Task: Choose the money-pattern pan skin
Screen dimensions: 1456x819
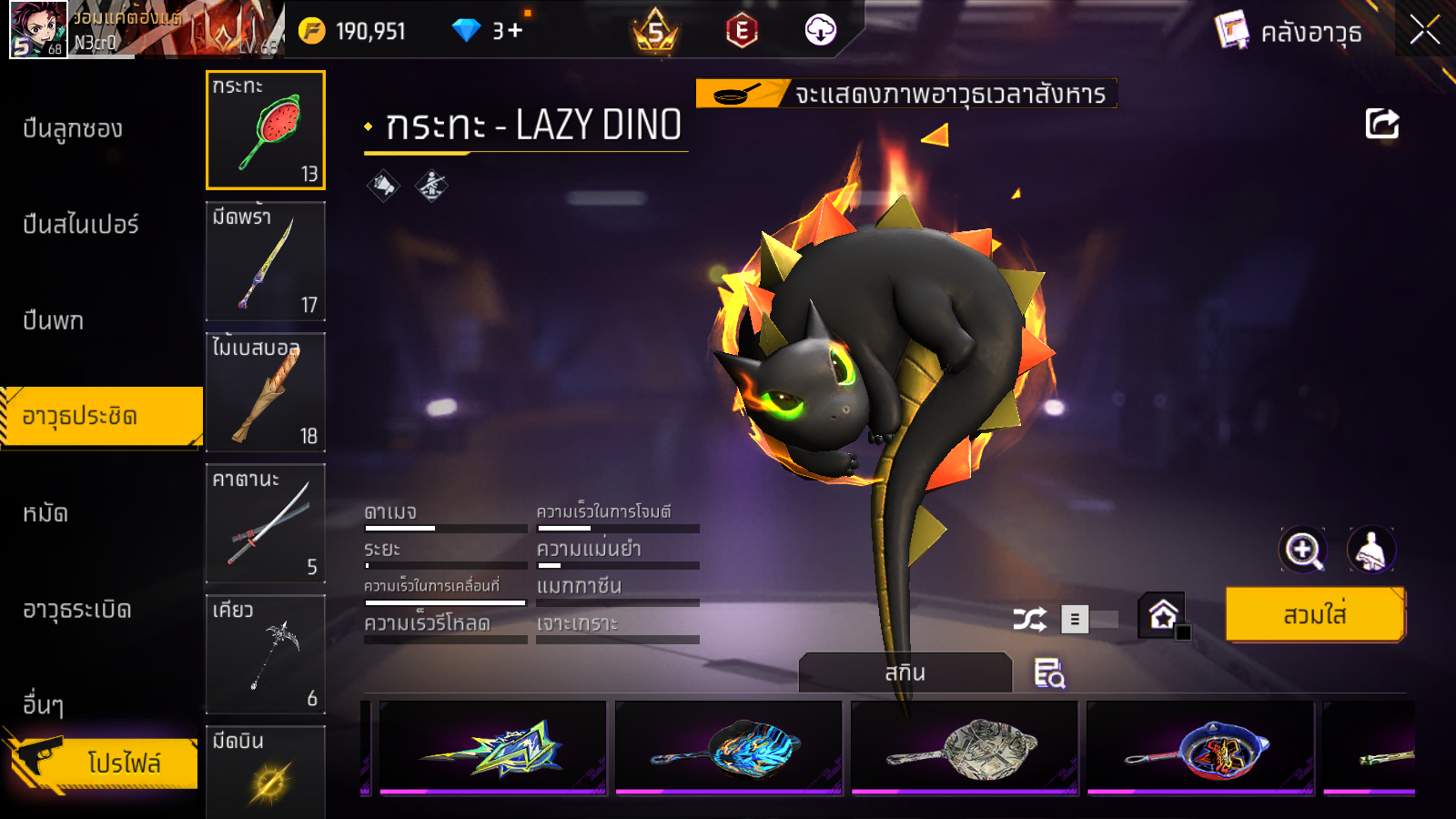Action: pyautogui.click(x=965, y=748)
